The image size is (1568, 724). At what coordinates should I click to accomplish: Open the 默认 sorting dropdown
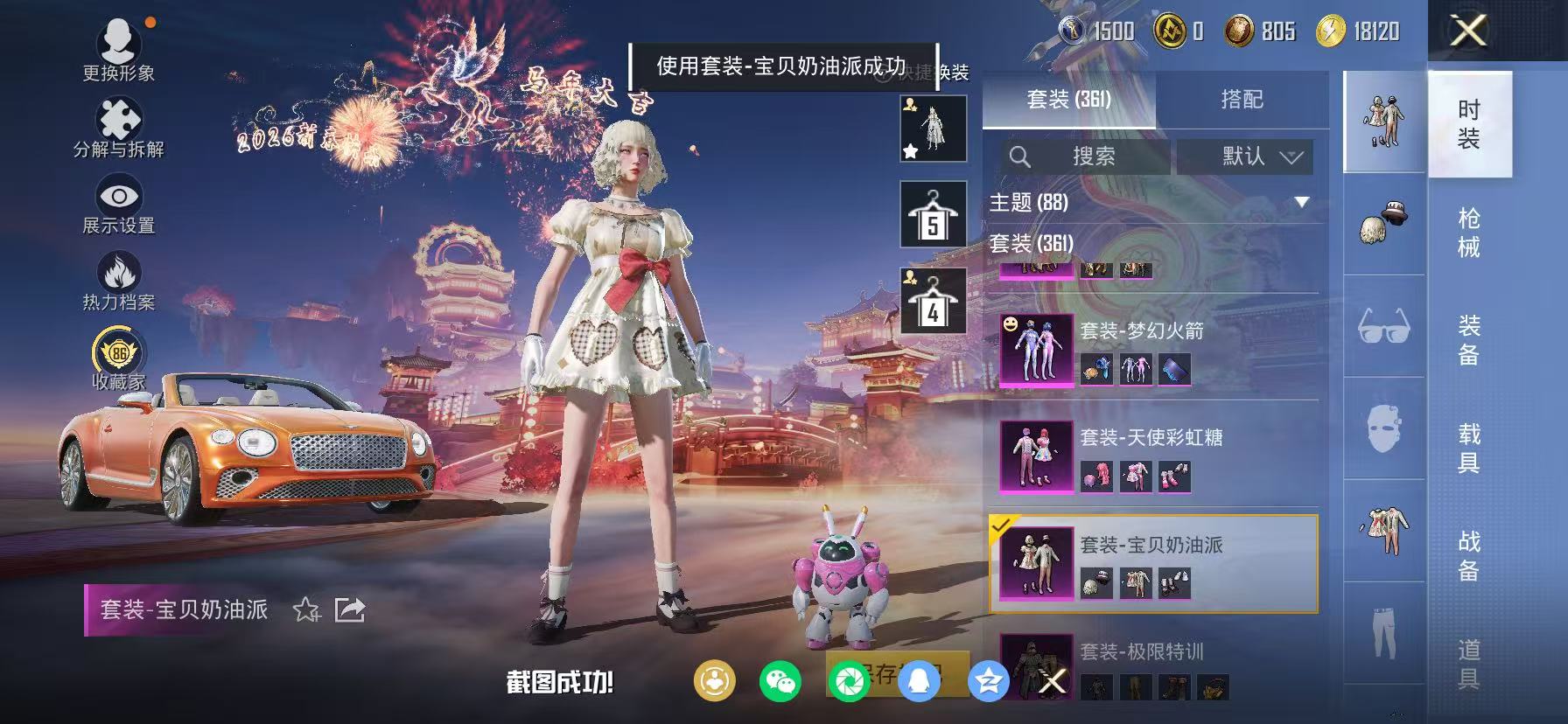(x=1242, y=157)
